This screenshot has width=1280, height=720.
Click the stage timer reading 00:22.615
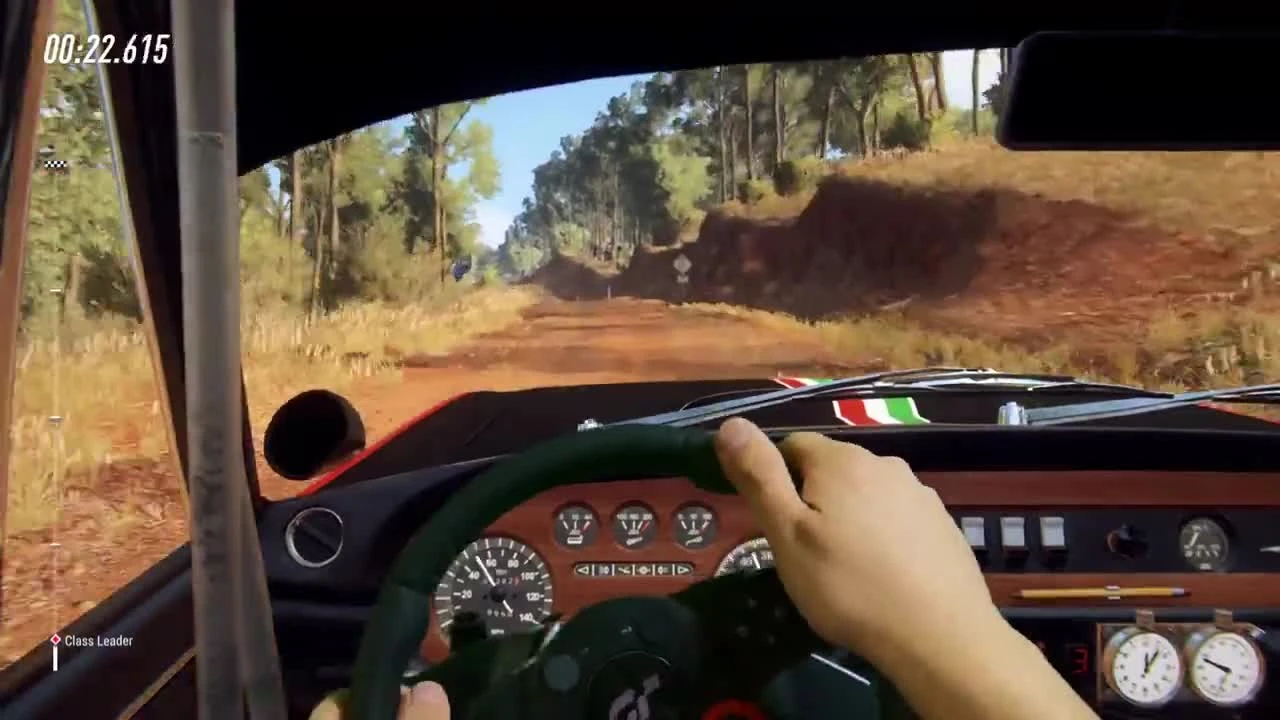(107, 47)
